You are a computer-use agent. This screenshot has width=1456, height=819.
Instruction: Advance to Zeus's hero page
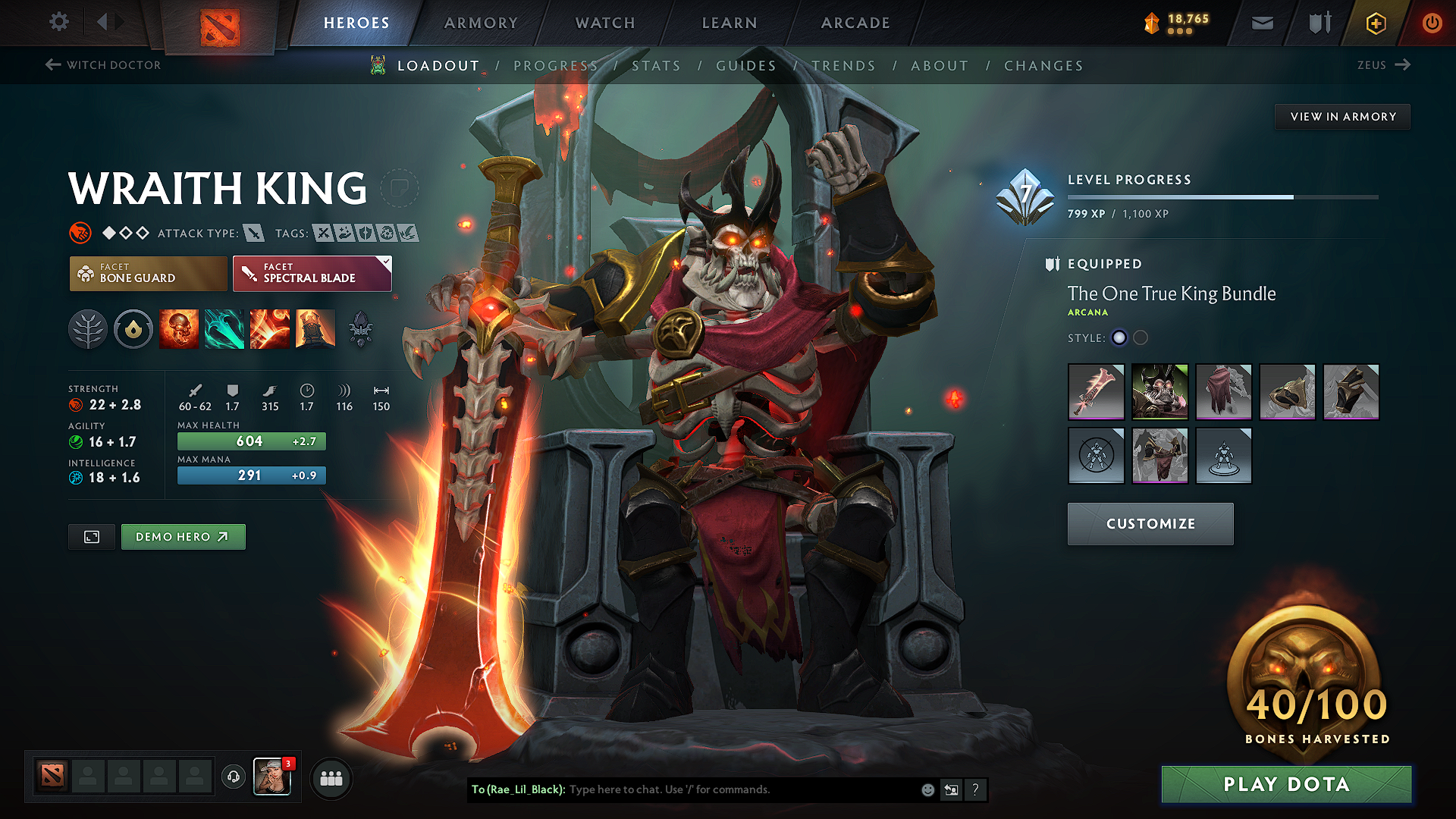coord(1383,65)
